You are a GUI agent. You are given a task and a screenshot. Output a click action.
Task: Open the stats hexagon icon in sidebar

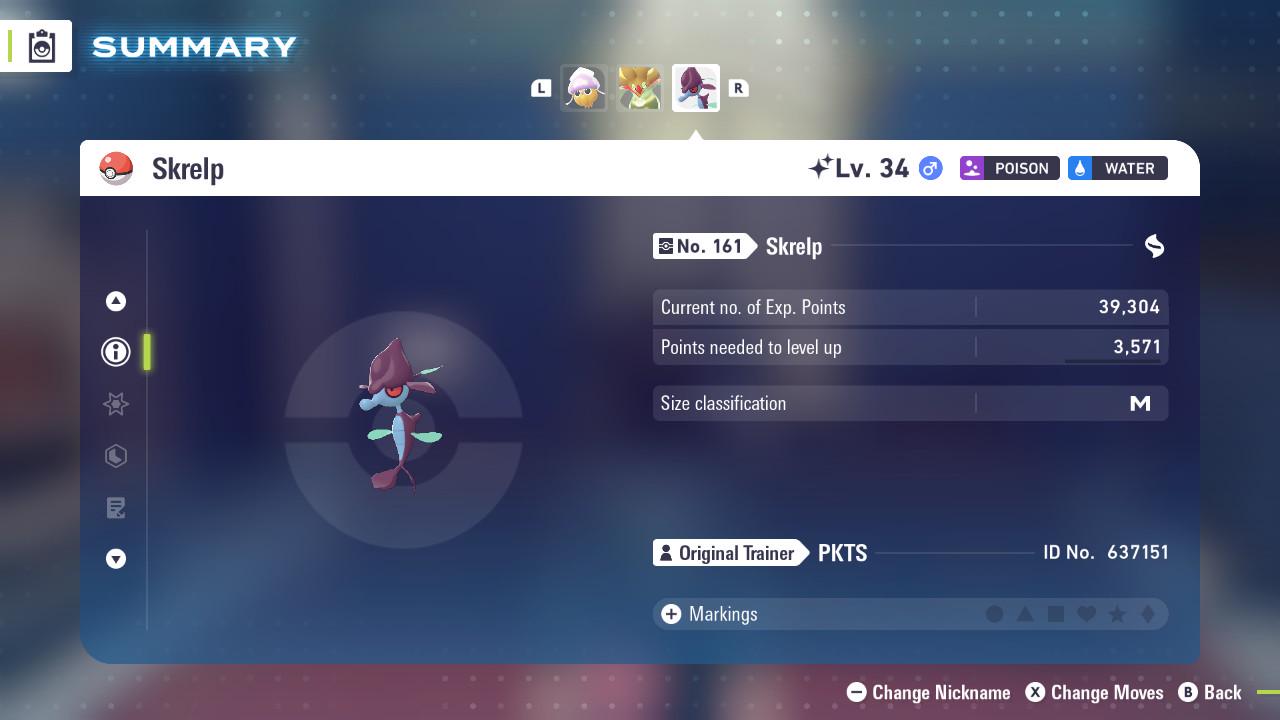[x=115, y=456]
